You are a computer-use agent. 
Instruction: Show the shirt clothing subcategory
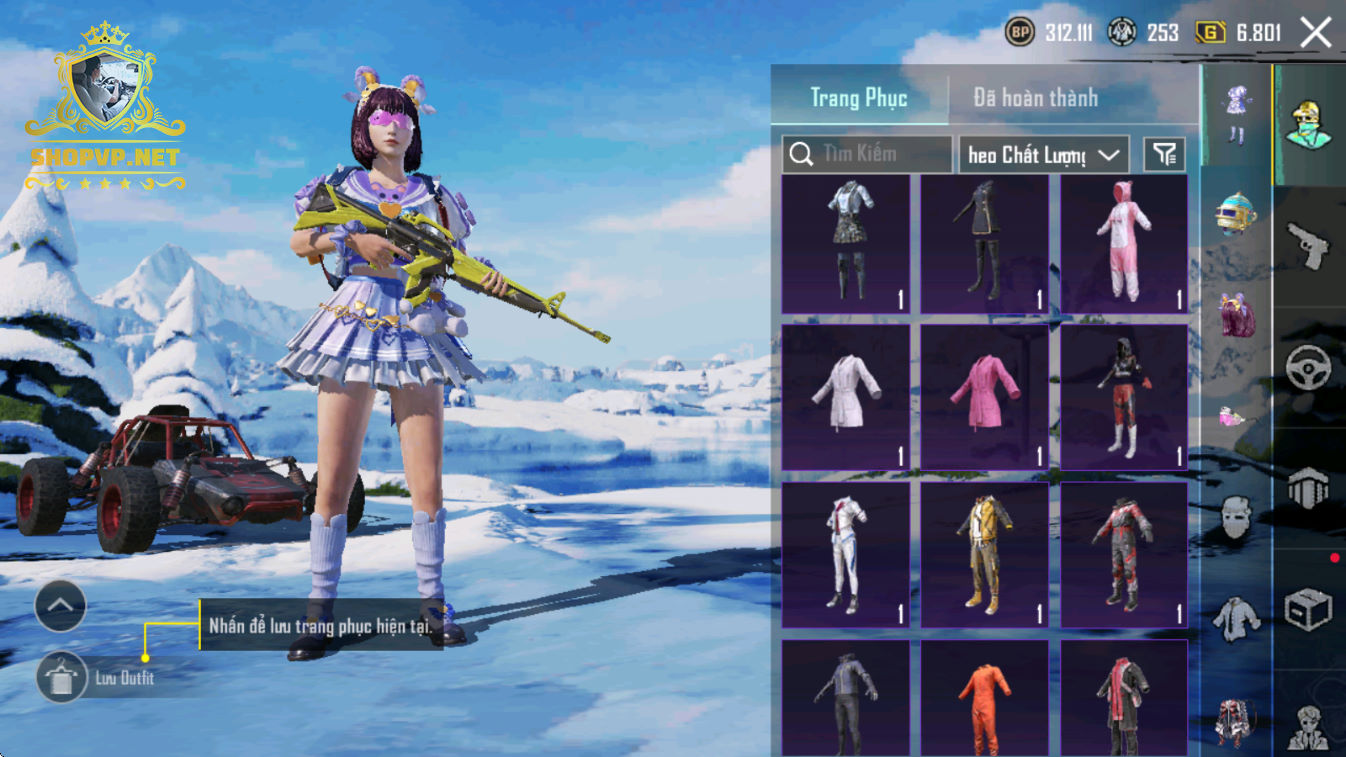(1236, 620)
